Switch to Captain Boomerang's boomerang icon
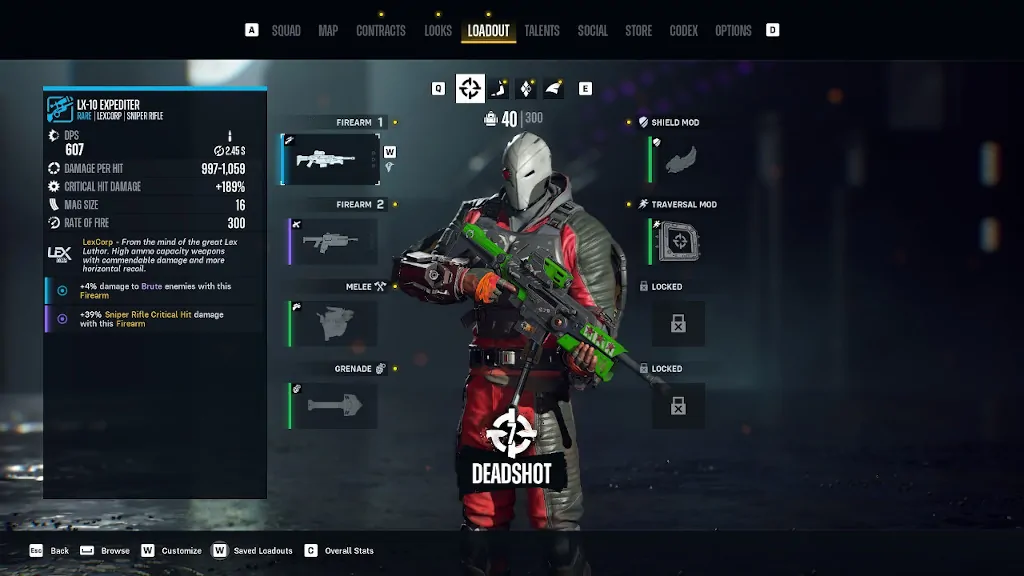This screenshot has height=576, width=1024. (498, 89)
